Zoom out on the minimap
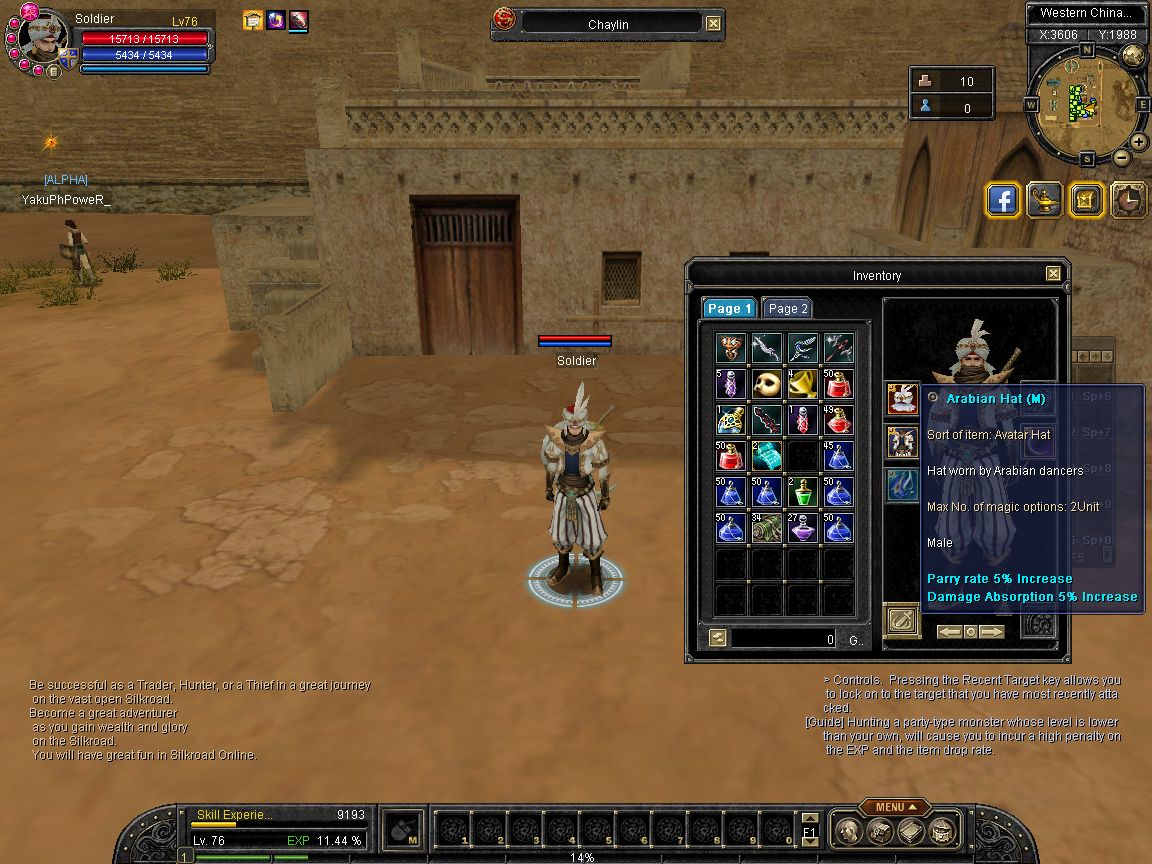The width and height of the screenshot is (1152, 864). (1122, 158)
